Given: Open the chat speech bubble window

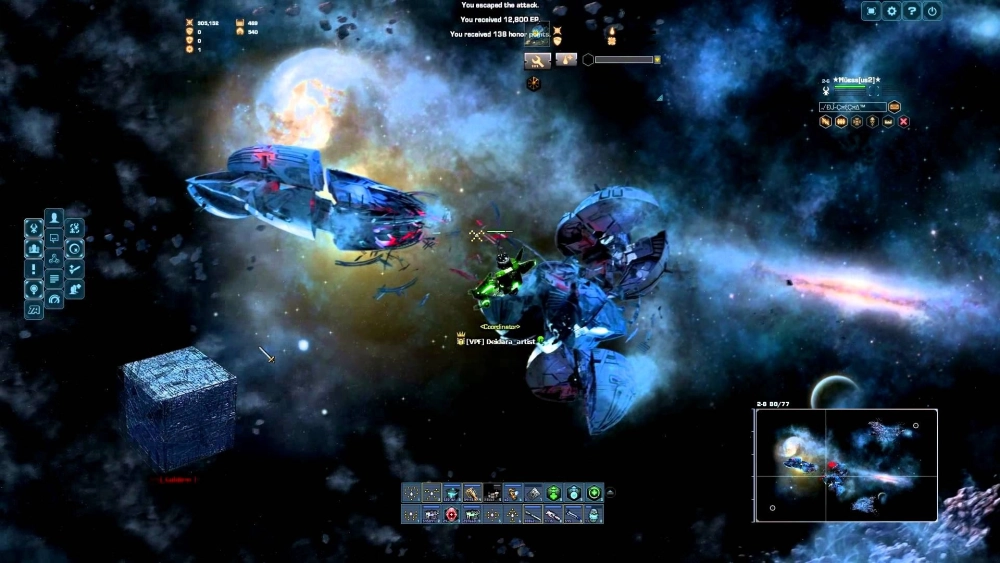Looking at the screenshot, I should coord(54,238).
